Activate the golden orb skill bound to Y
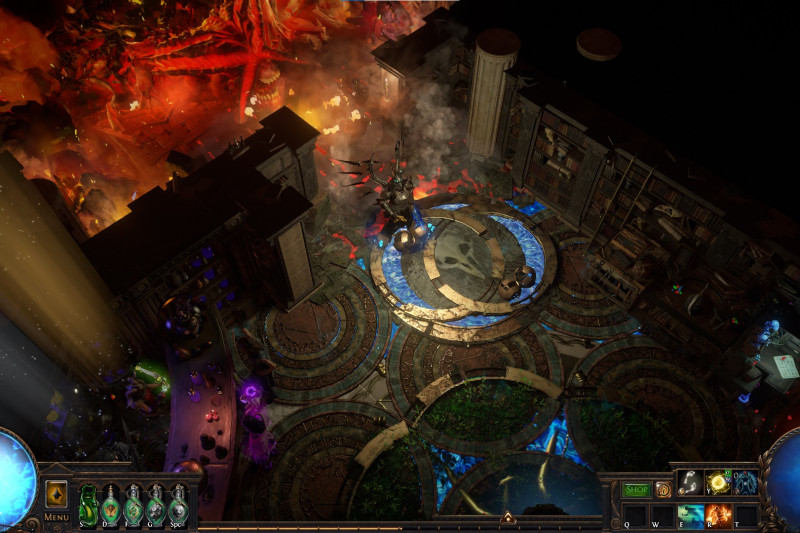This screenshot has width=800, height=533. coord(717,483)
